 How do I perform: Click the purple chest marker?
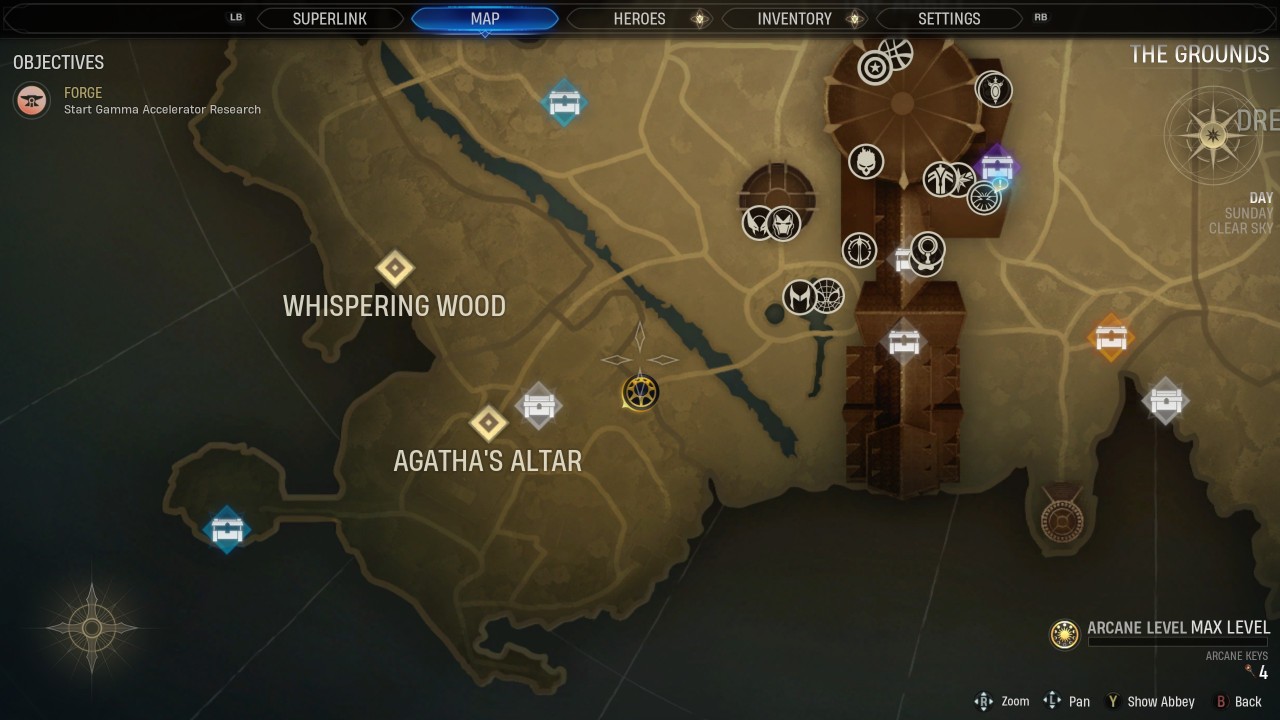pos(996,165)
